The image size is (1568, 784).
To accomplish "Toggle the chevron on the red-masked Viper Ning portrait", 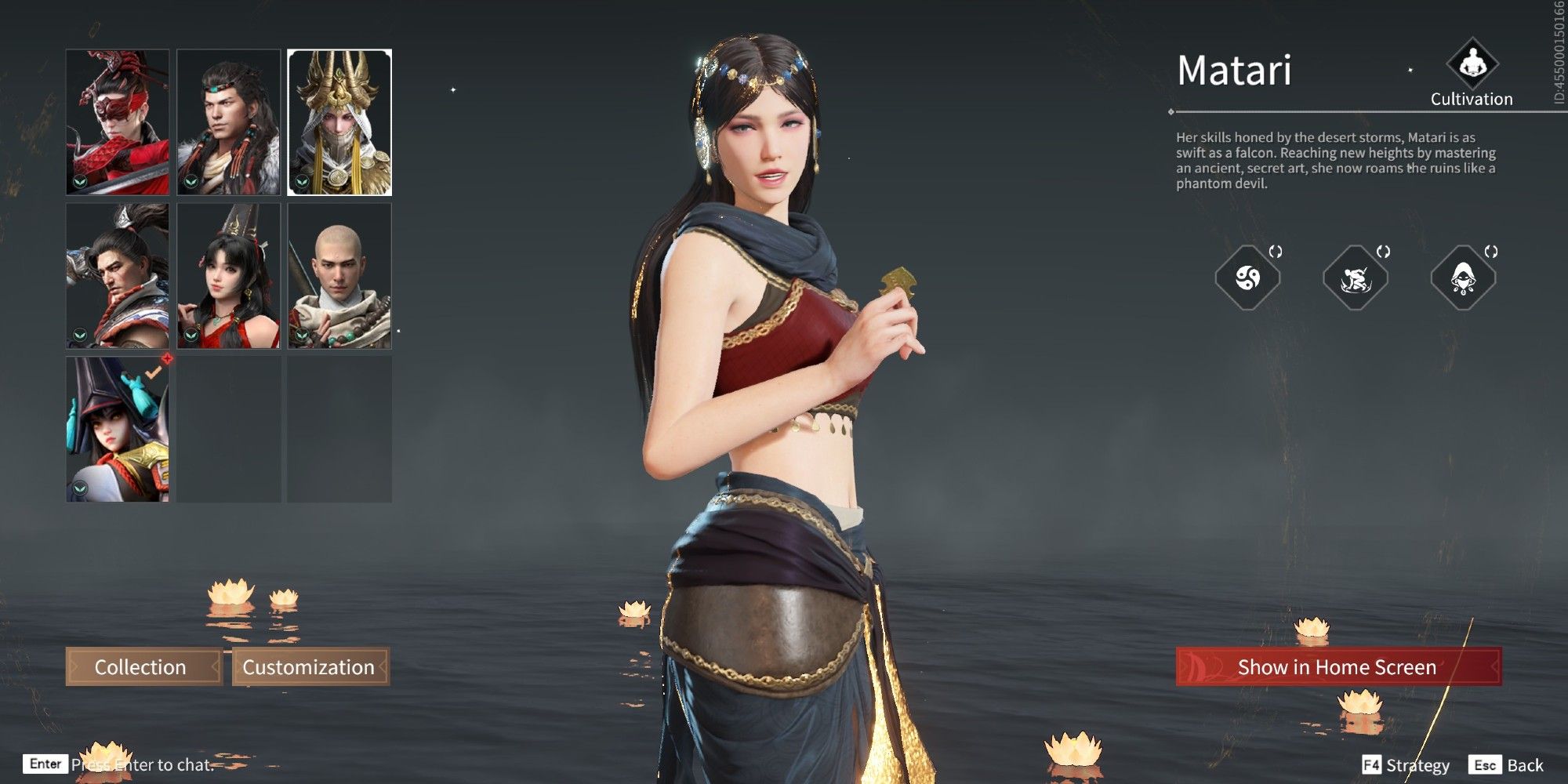I will click(x=78, y=181).
